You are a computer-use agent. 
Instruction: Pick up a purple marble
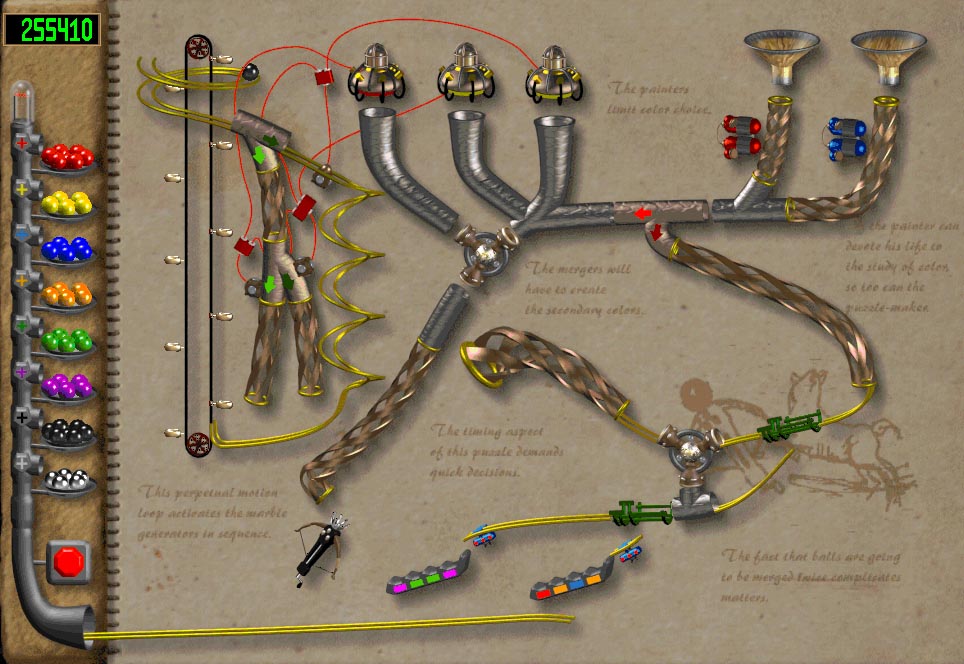point(68,387)
